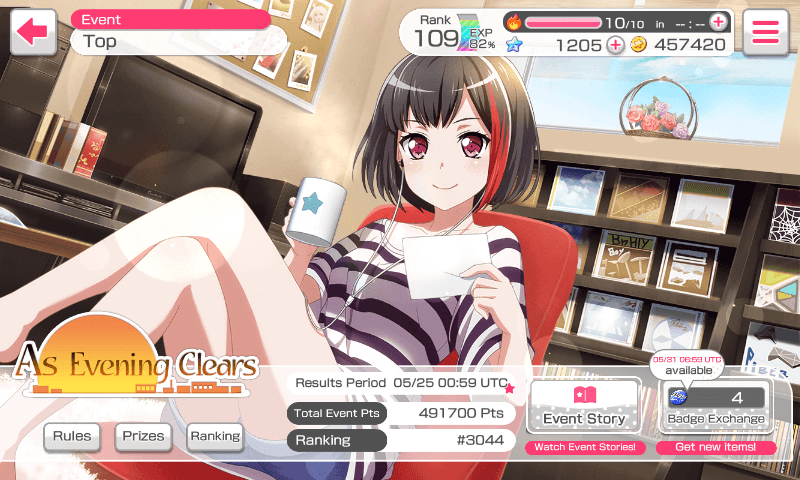The height and width of the screenshot is (480, 800).
Task: Add stamina with the flame plus button
Action: (x=718, y=22)
